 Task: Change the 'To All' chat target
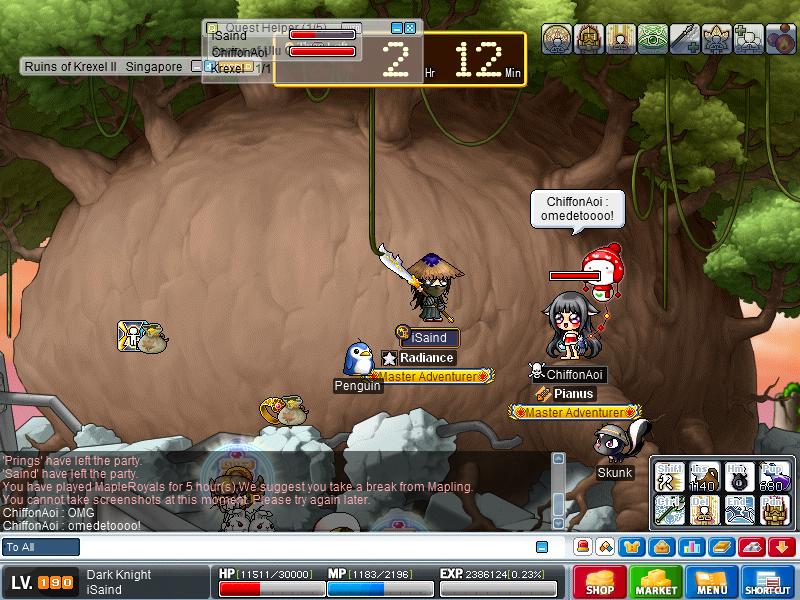(41, 547)
